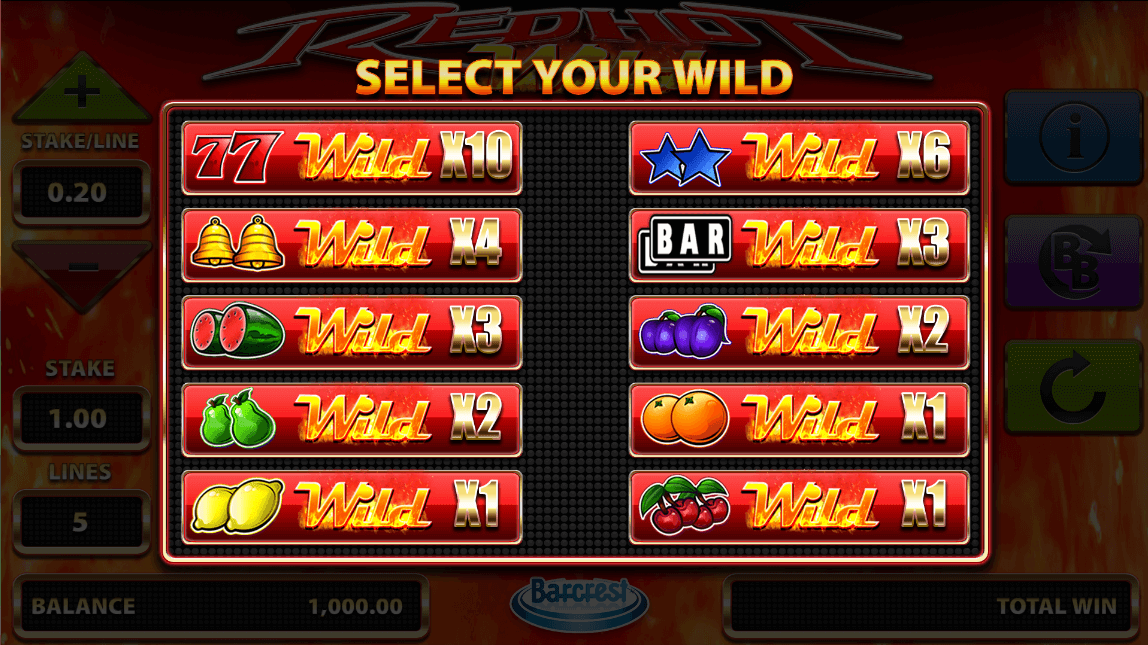The width and height of the screenshot is (1148, 645).
Task: Choose the oranges Wild X1
Action: [x=798, y=418]
